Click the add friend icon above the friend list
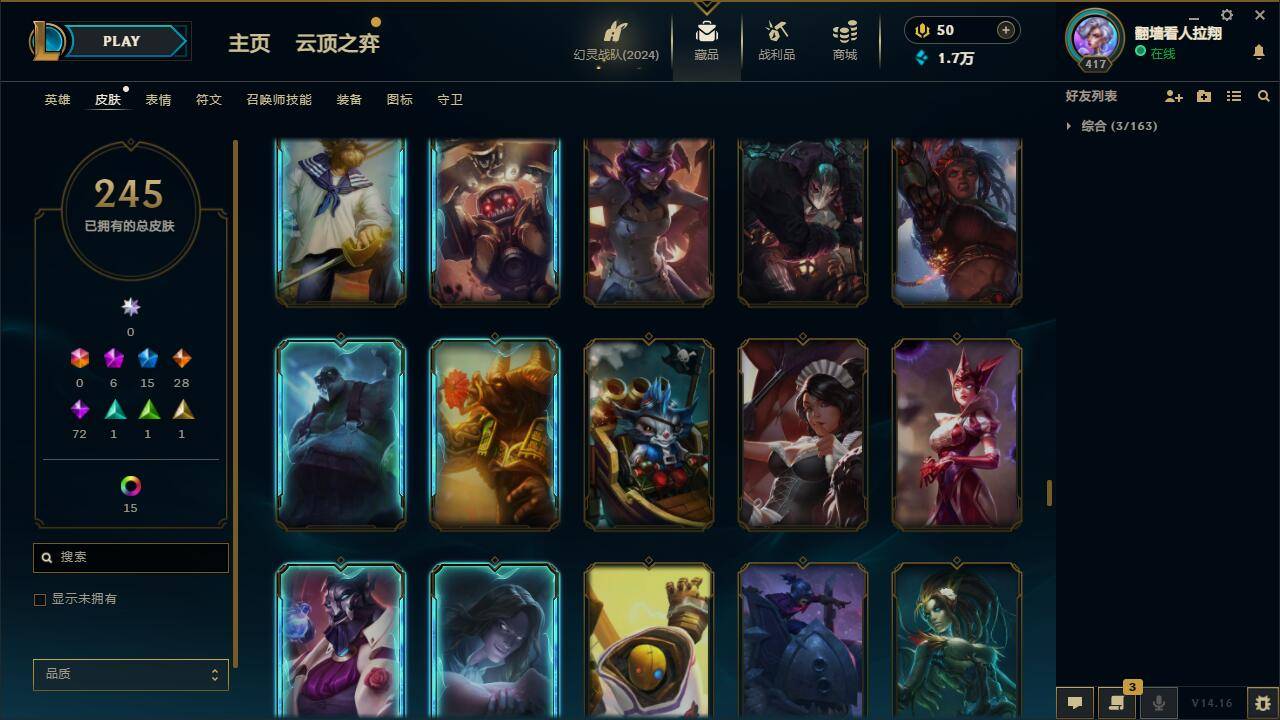This screenshot has width=1280, height=720. (1175, 96)
